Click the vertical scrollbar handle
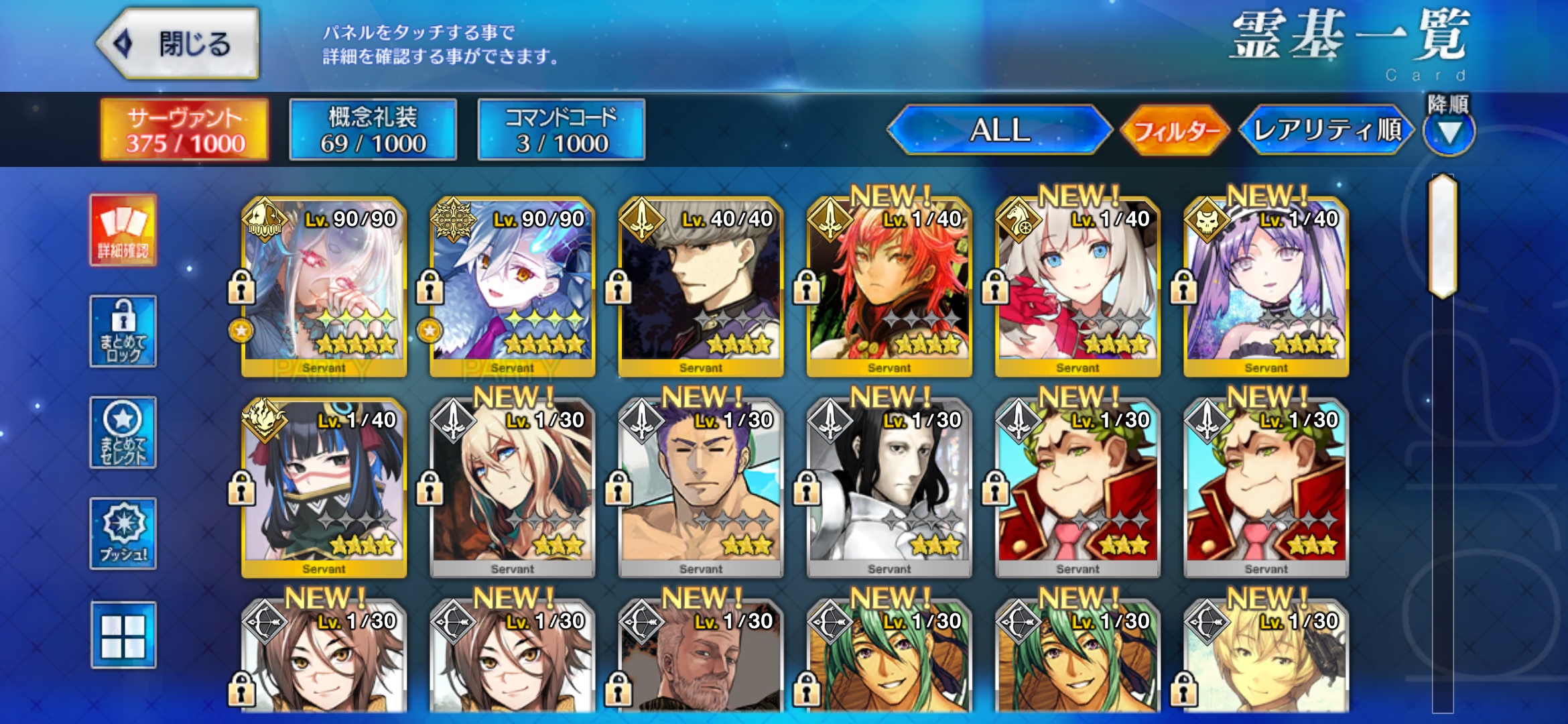 click(1443, 236)
